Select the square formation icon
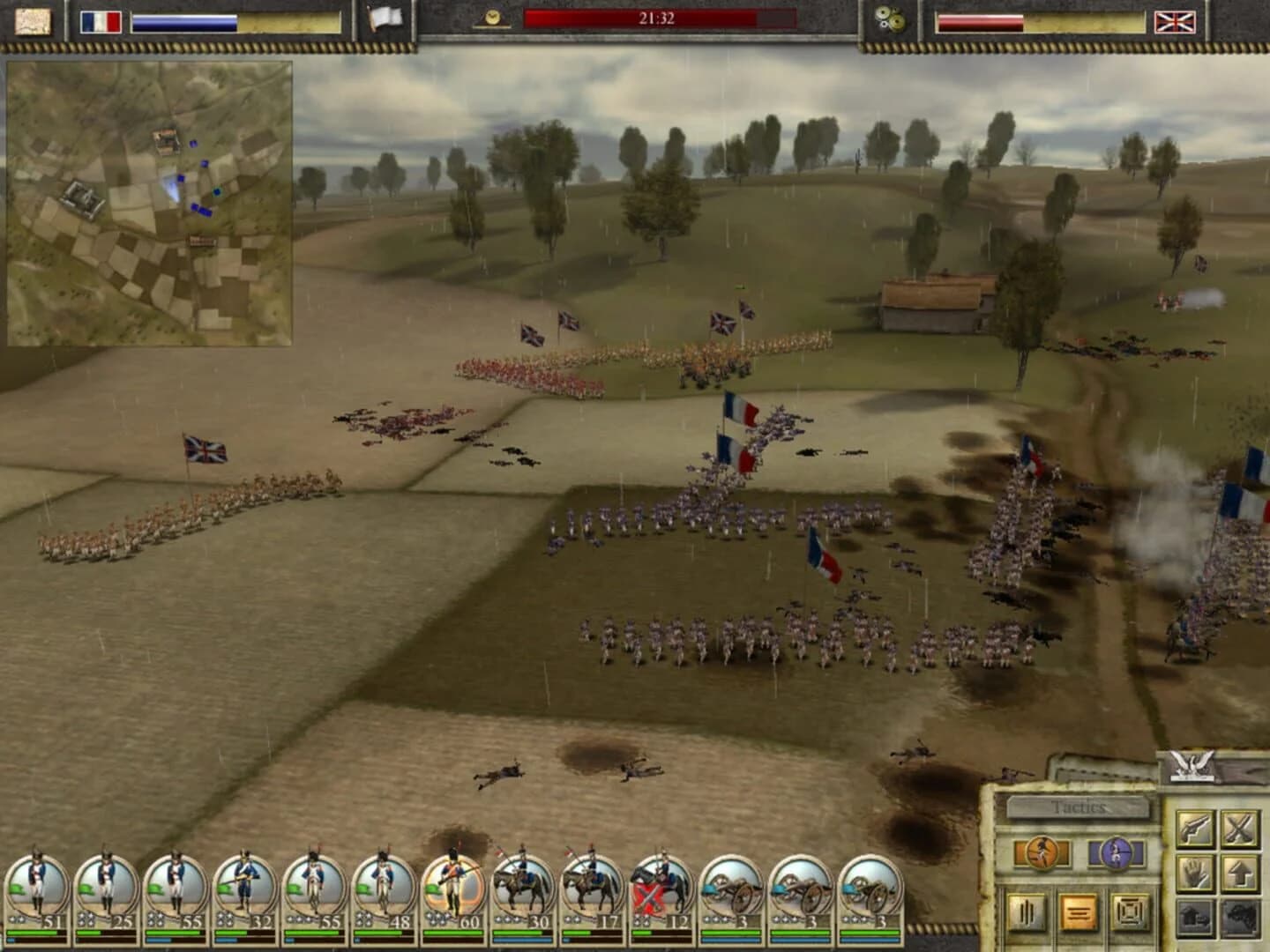 (x=1130, y=911)
